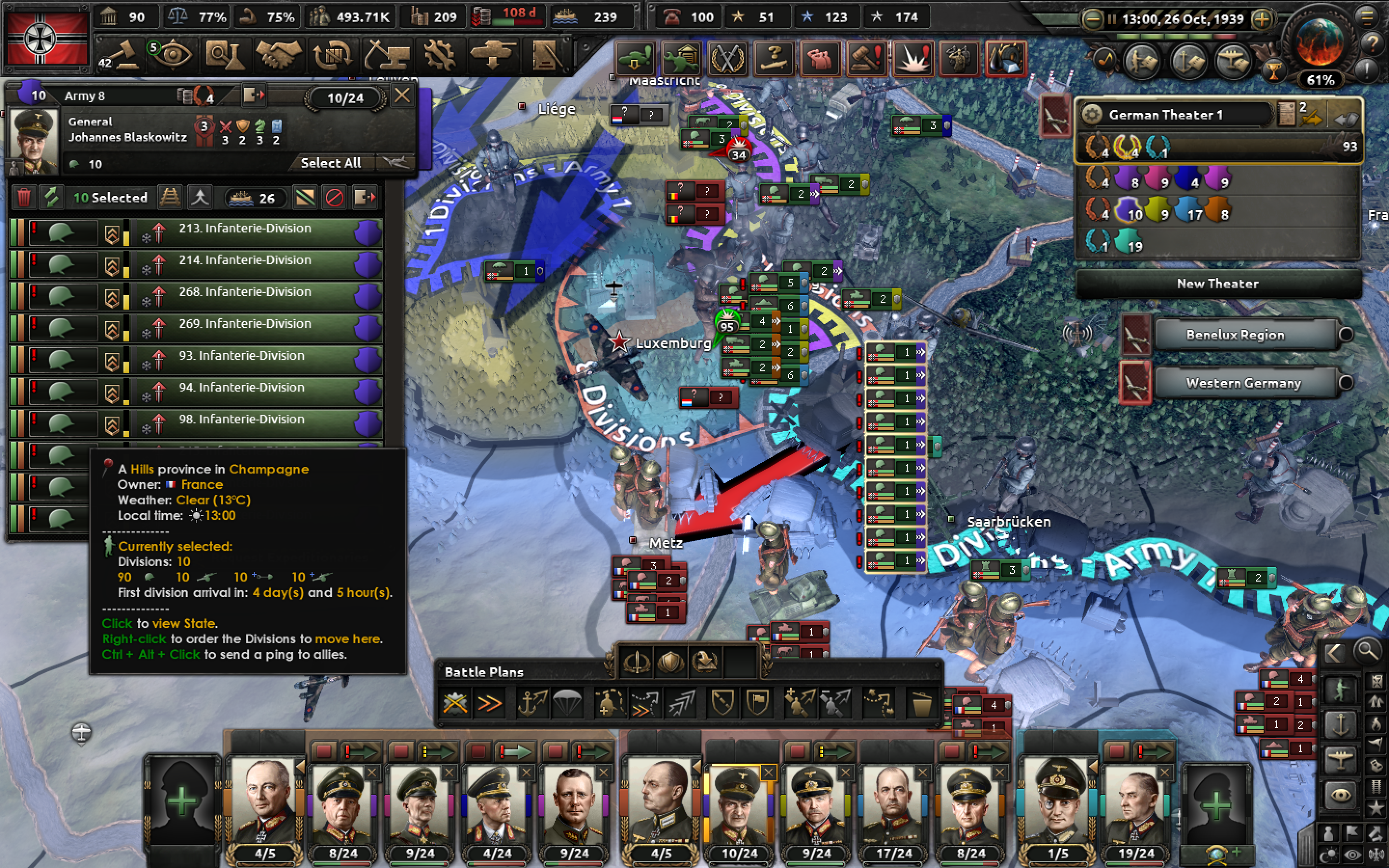Select the naval invasion order in Battle Plans
This screenshot has width=1389, height=868.
click(x=532, y=703)
